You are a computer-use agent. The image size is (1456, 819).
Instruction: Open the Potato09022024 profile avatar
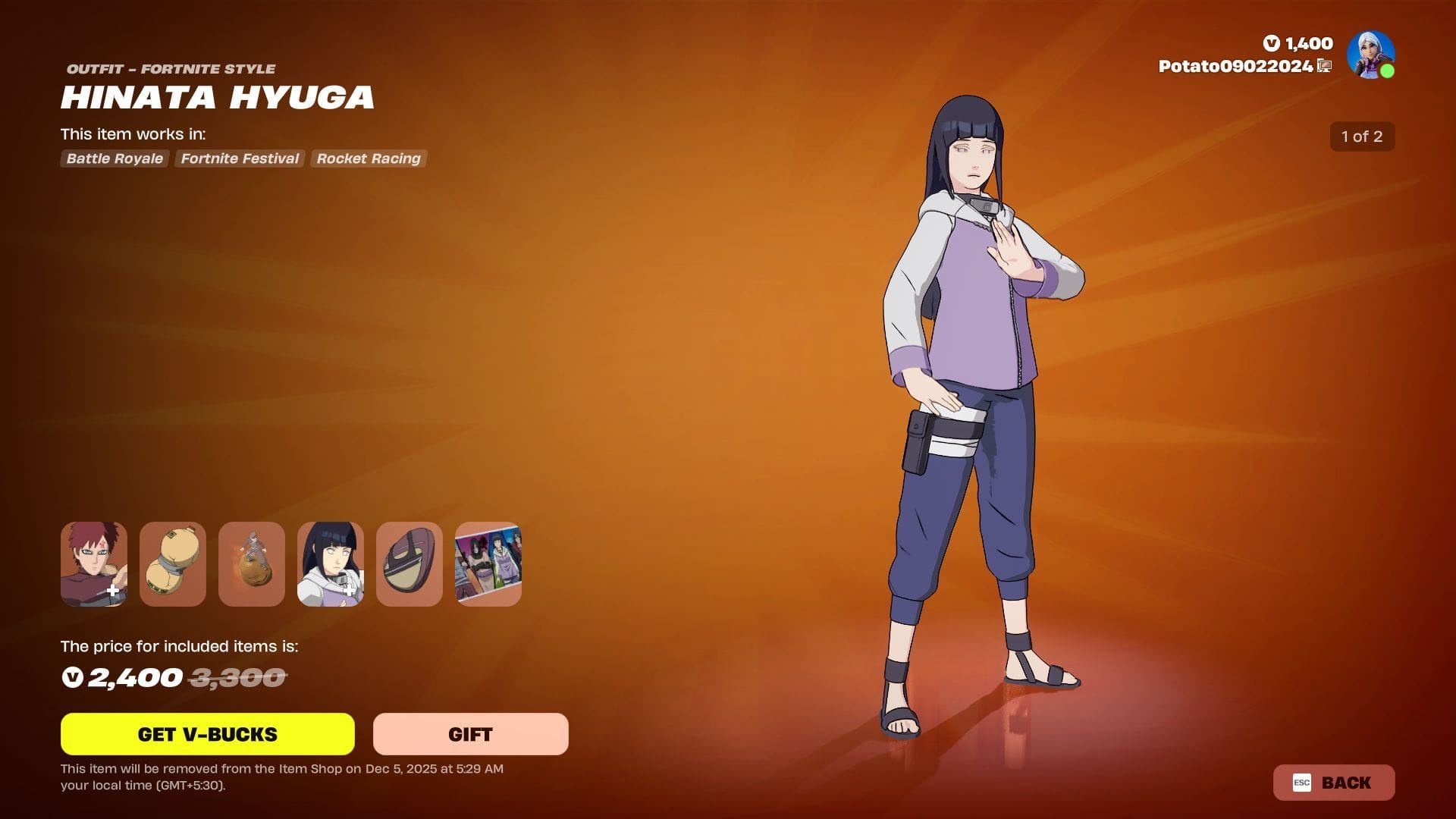(1370, 53)
